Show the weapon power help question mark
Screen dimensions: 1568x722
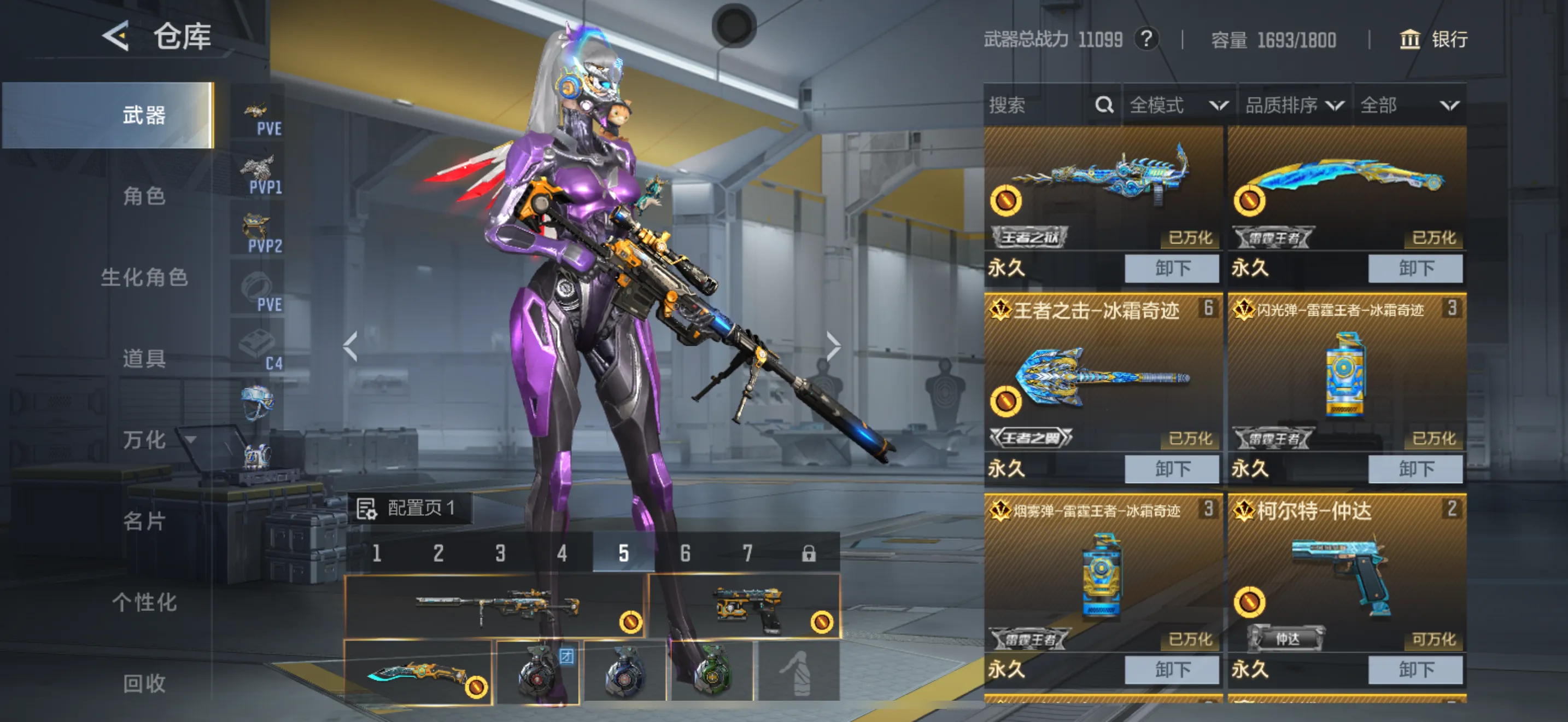click(1146, 39)
